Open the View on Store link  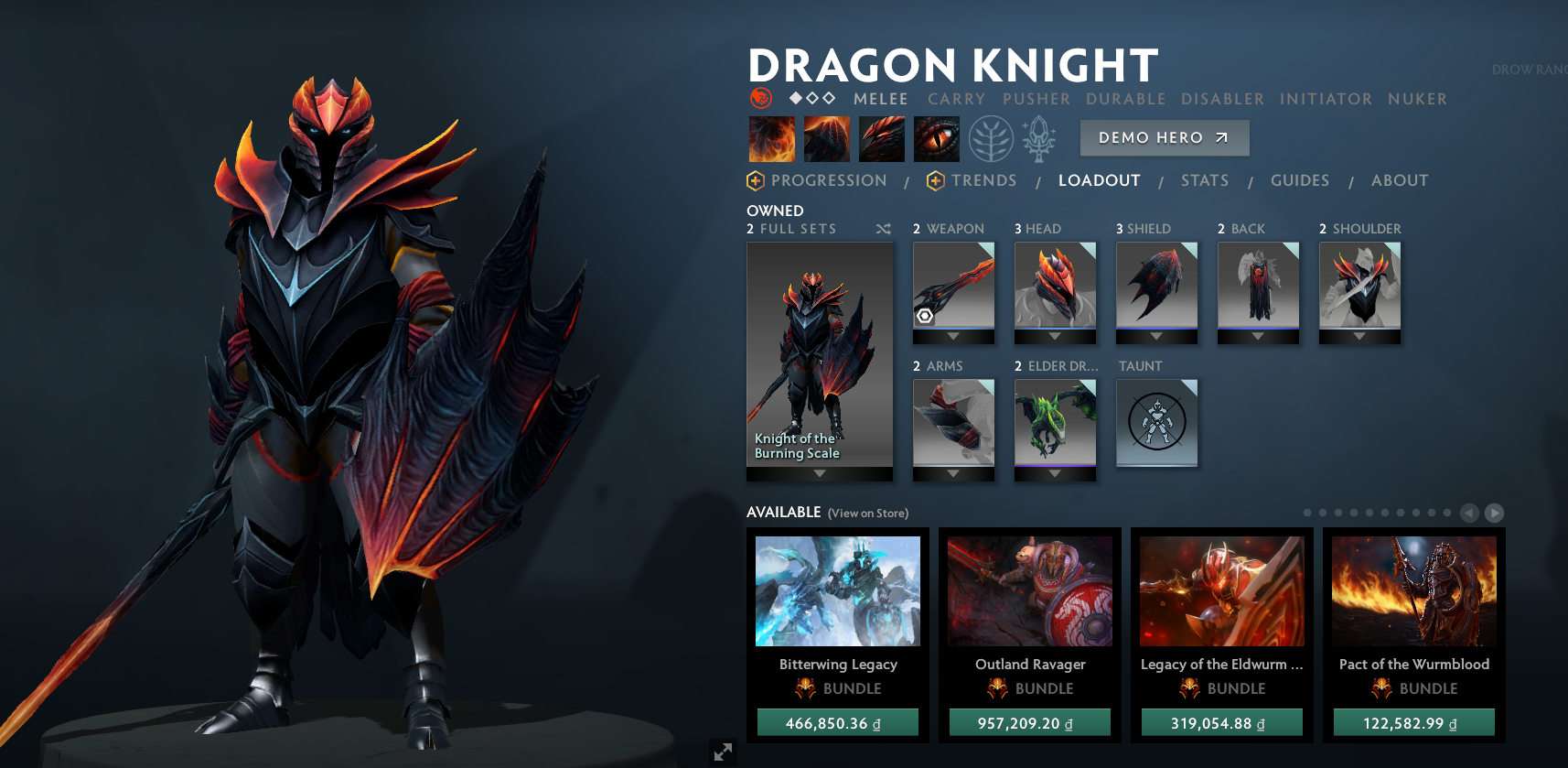(866, 514)
